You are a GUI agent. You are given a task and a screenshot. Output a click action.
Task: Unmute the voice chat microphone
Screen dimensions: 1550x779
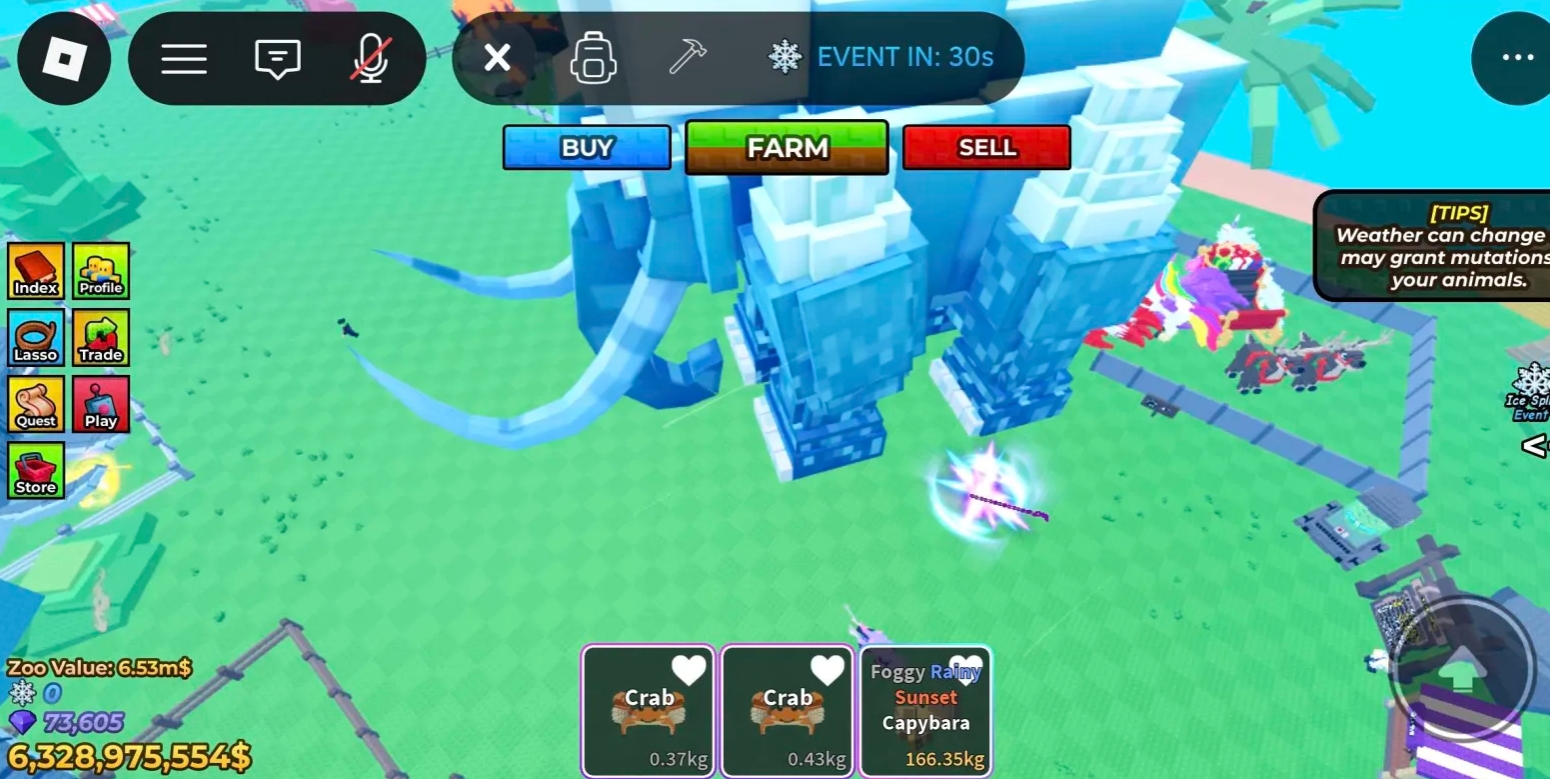click(371, 58)
